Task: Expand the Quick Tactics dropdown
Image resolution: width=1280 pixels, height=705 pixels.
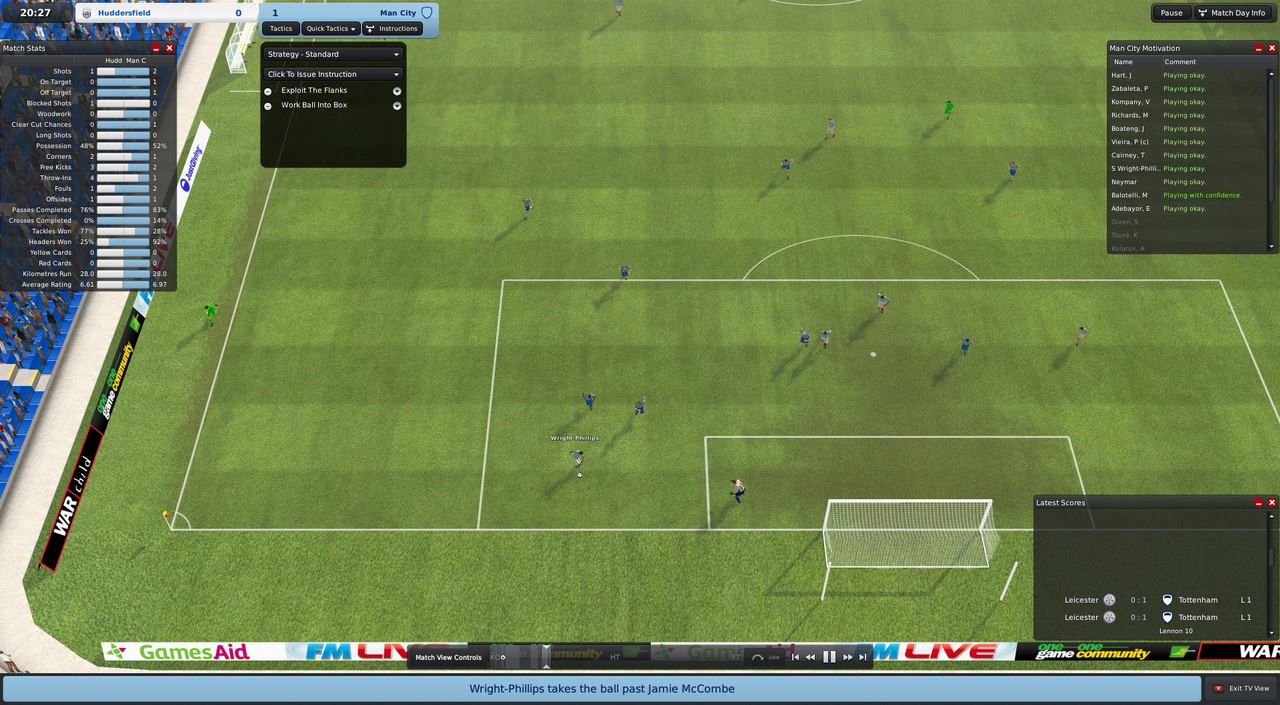Action: pos(331,28)
